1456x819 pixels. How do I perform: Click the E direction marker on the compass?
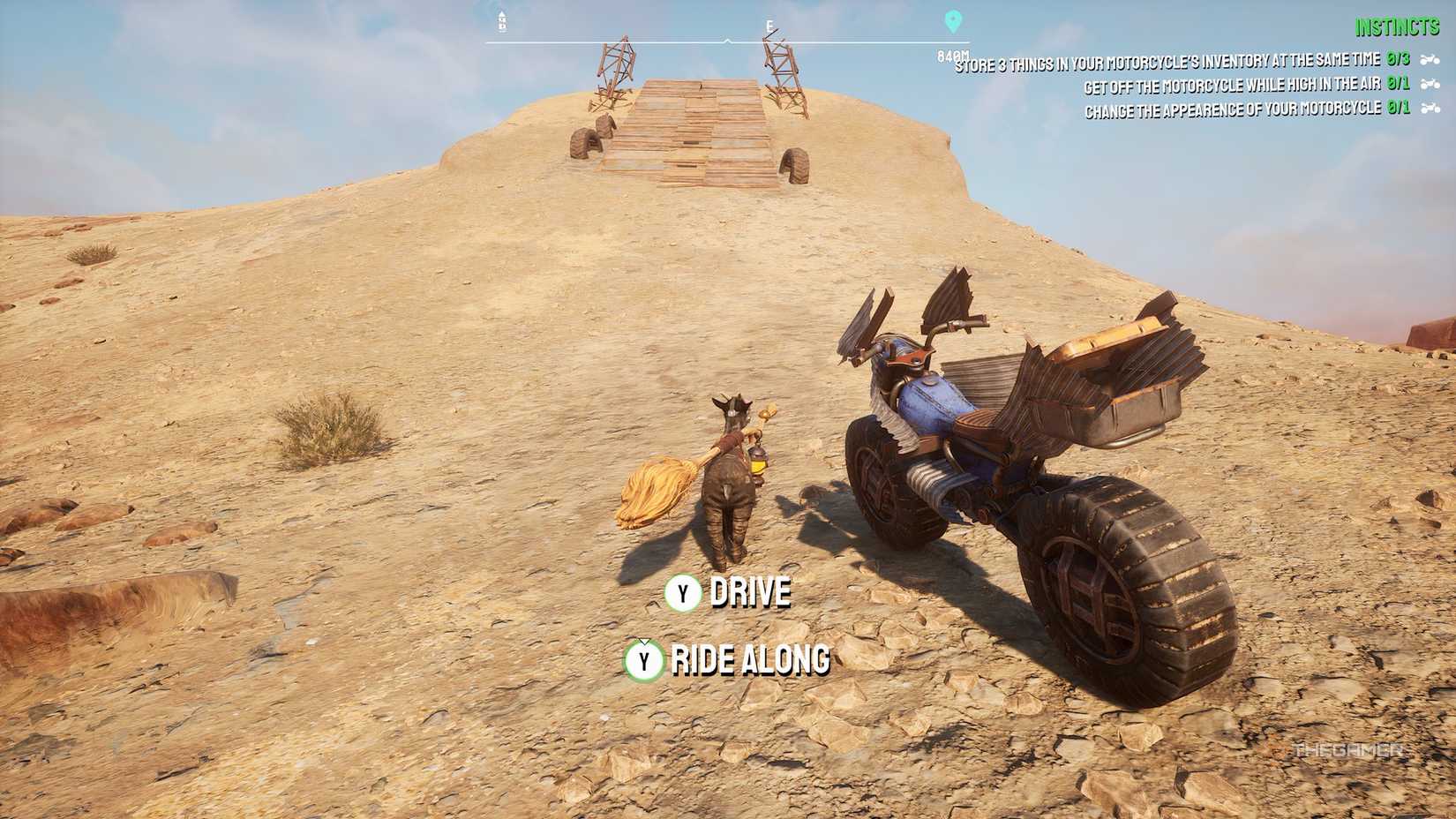coord(769,25)
